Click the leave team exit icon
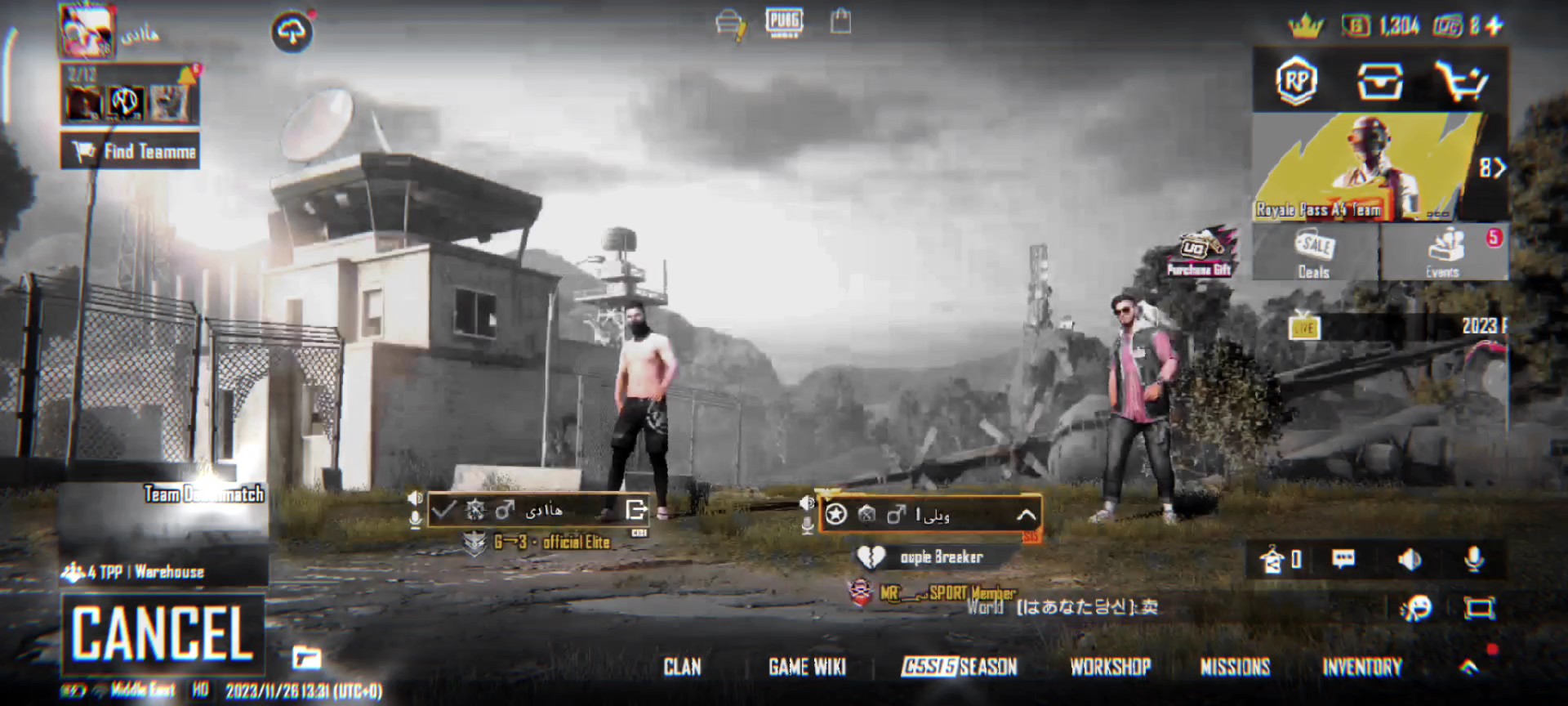Viewport: 1568px width, 706px height. pyautogui.click(x=635, y=511)
